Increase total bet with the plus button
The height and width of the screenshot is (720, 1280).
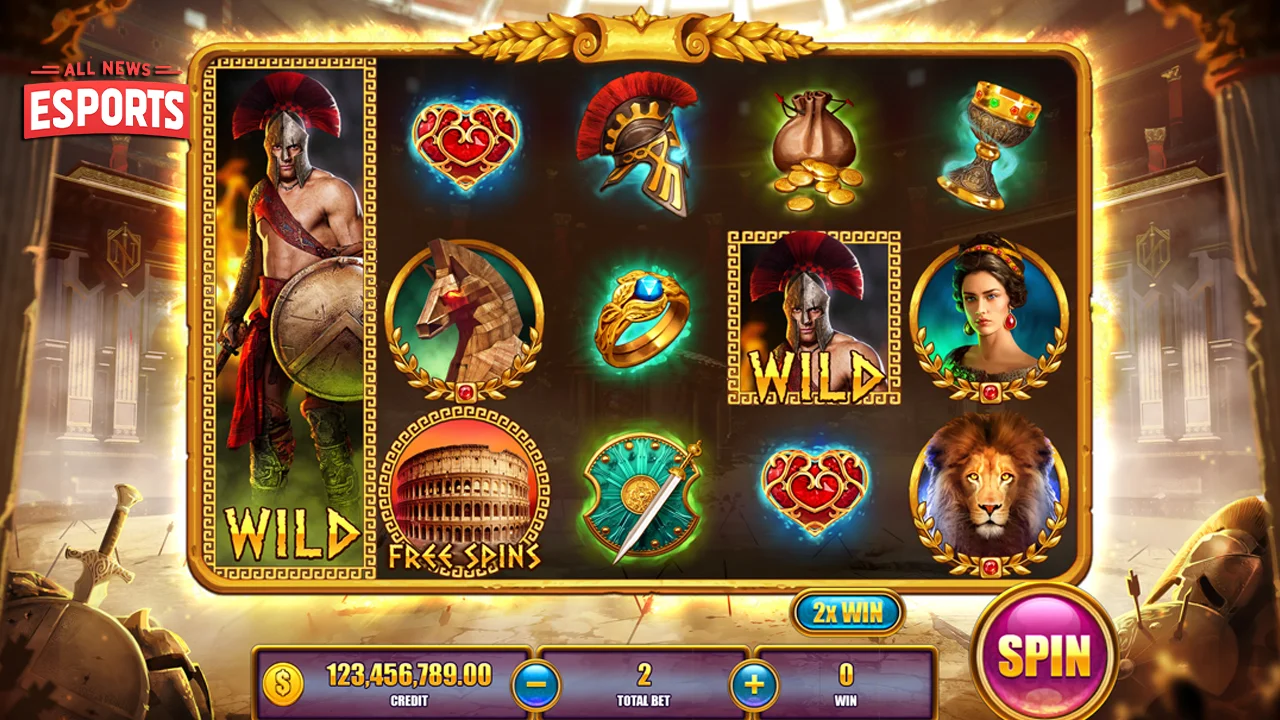754,686
